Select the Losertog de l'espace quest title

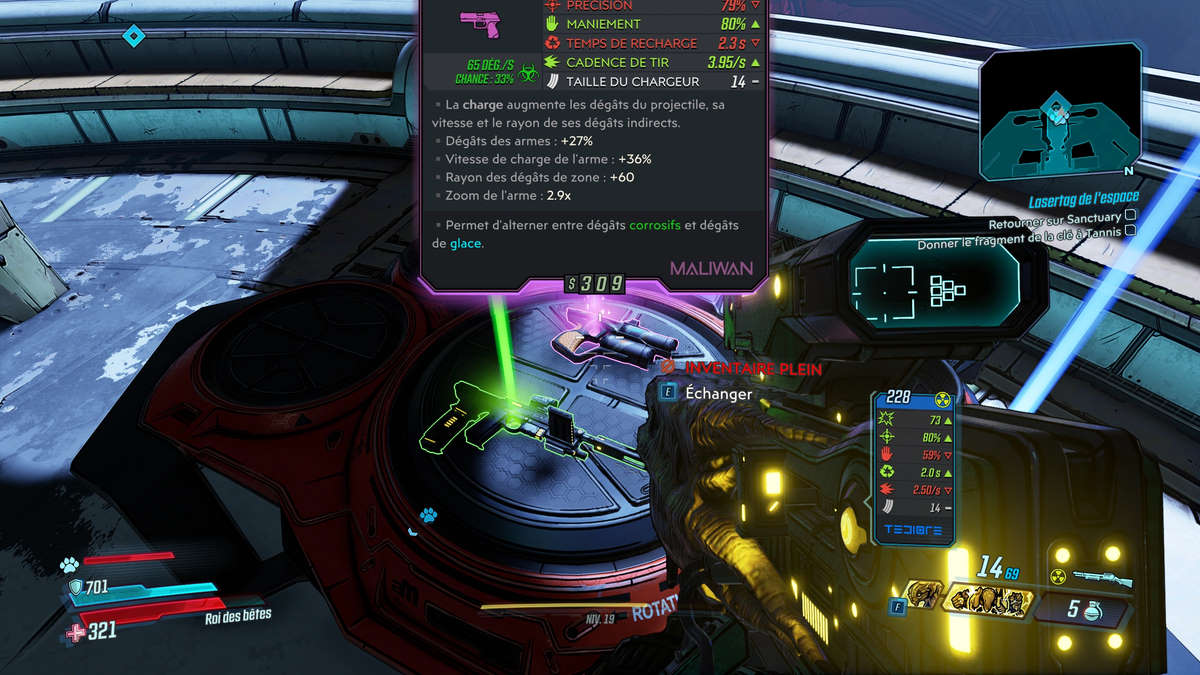(x=1084, y=198)
